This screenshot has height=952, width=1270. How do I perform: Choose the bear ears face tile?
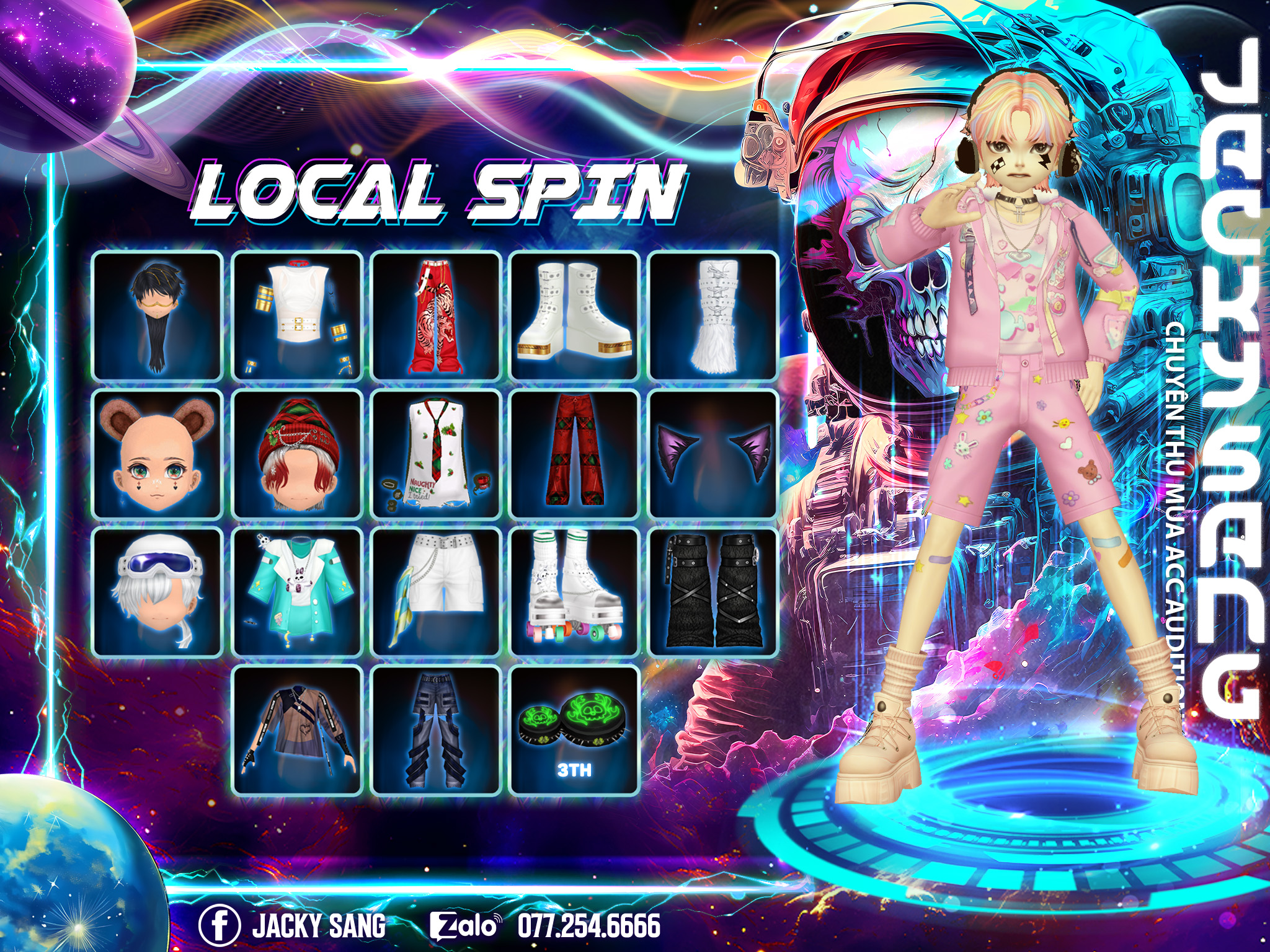(158, 454)
